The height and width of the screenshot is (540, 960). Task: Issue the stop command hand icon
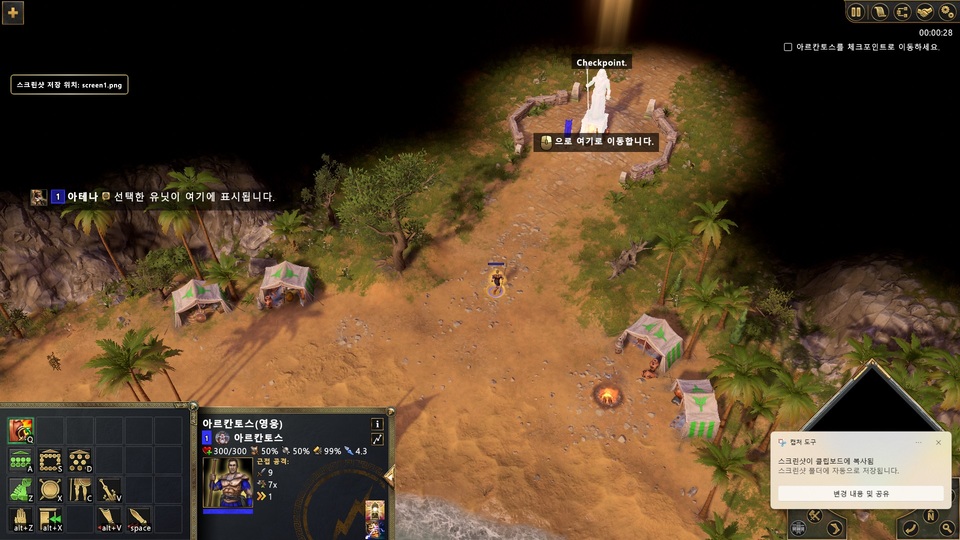[21, 519]
